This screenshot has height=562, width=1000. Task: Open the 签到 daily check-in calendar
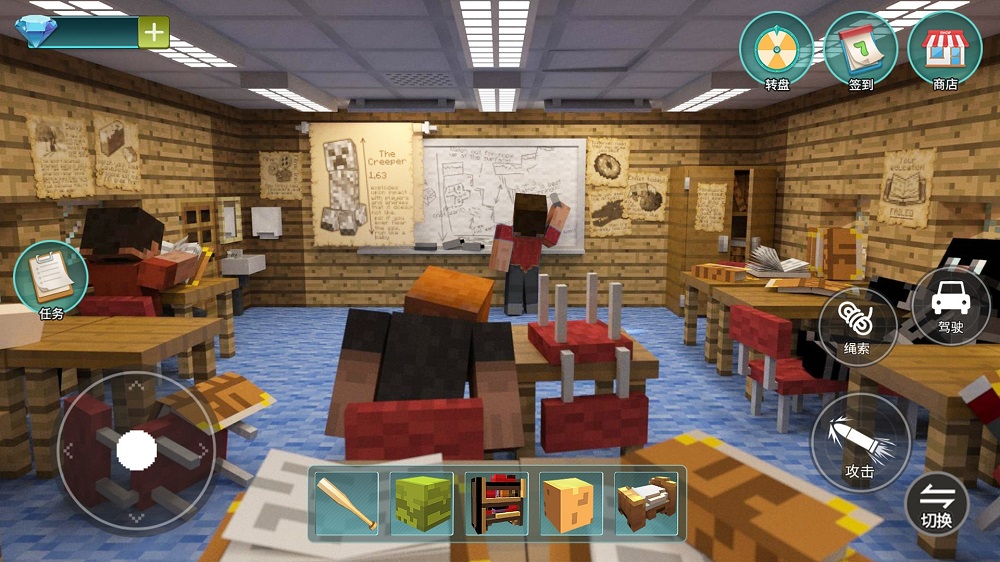pyautogui.click(x=860, y=51)
